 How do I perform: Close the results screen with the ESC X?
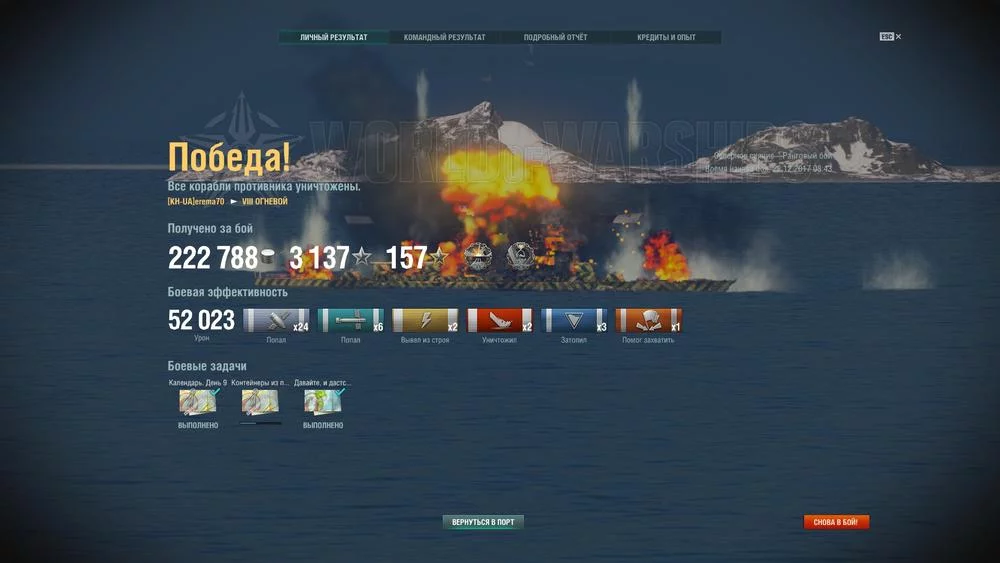point(891,37)
